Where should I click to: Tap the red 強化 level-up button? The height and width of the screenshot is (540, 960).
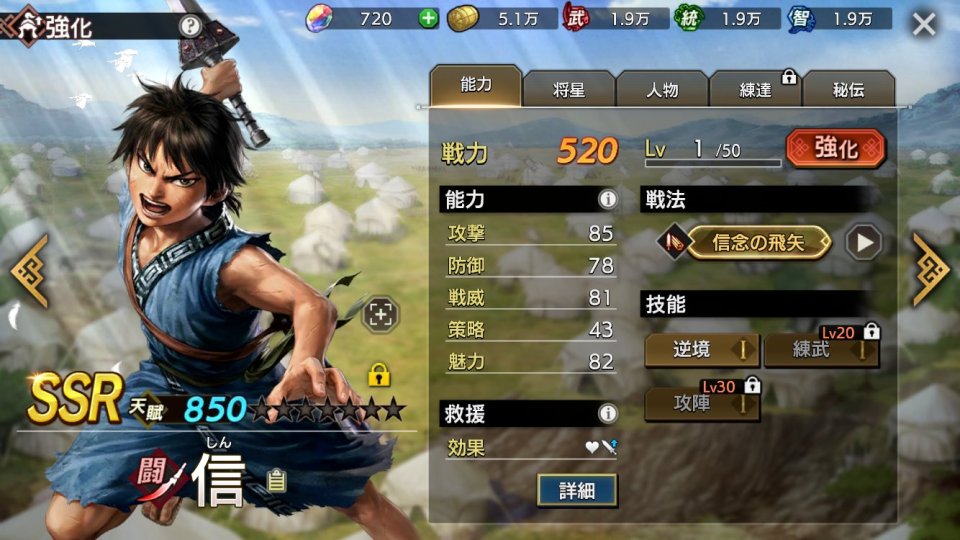coord(835,149)
